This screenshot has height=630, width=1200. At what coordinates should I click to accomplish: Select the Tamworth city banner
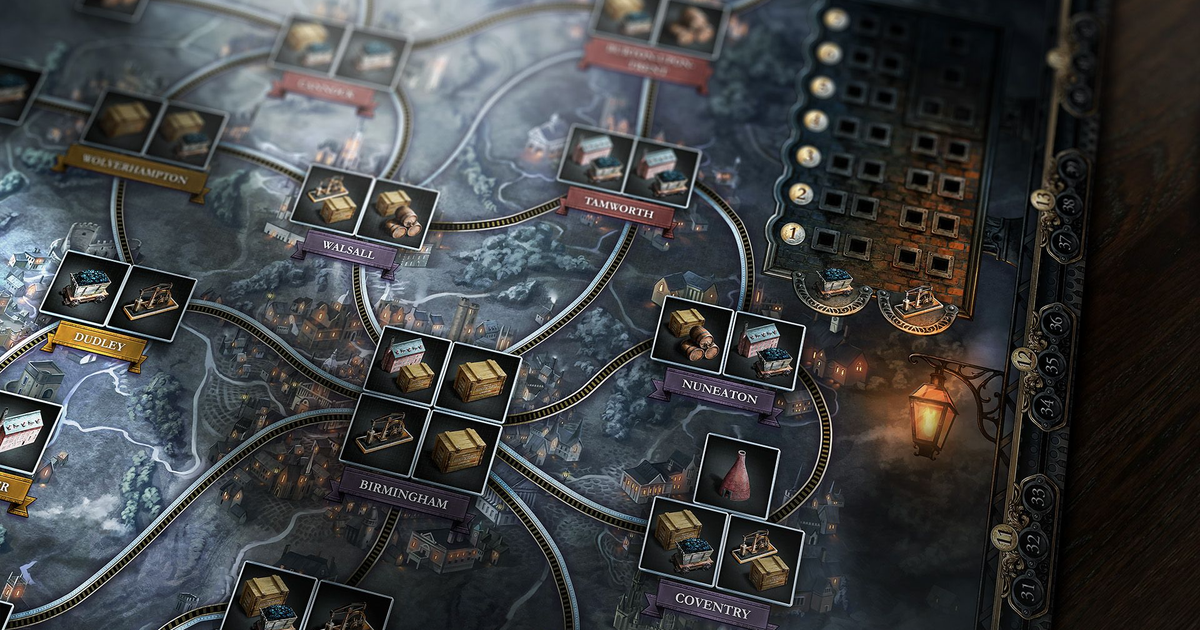pyautogui.click(x=617, y=211)
